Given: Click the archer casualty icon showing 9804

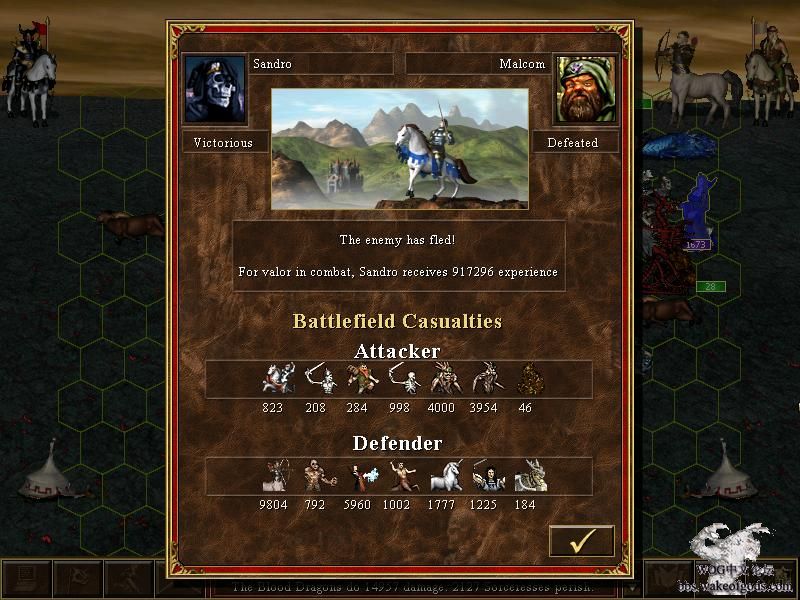Looking at the screenshot, I should coord(274,476).
